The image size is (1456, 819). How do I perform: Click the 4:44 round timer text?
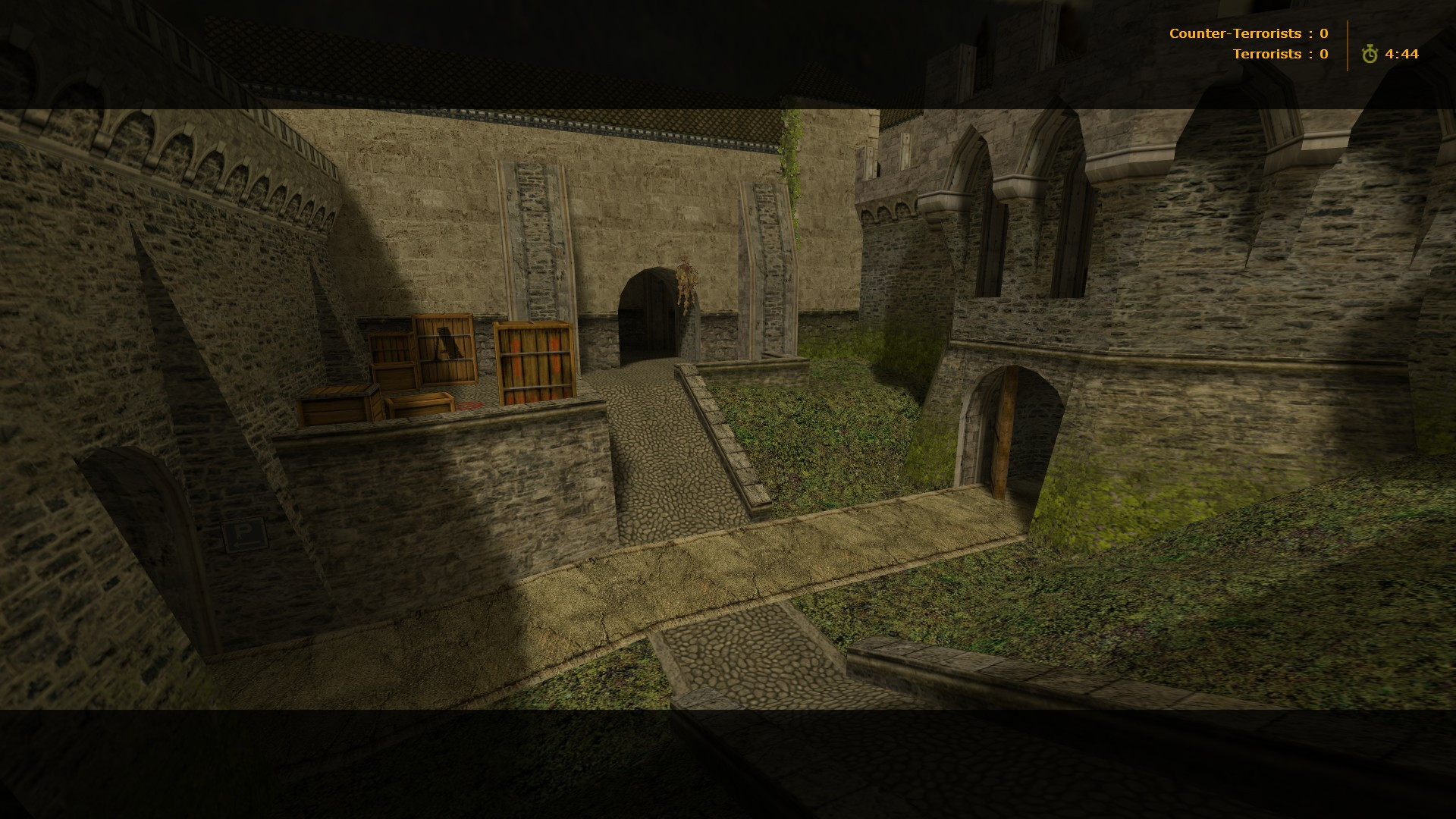(x=1403, y=53)
